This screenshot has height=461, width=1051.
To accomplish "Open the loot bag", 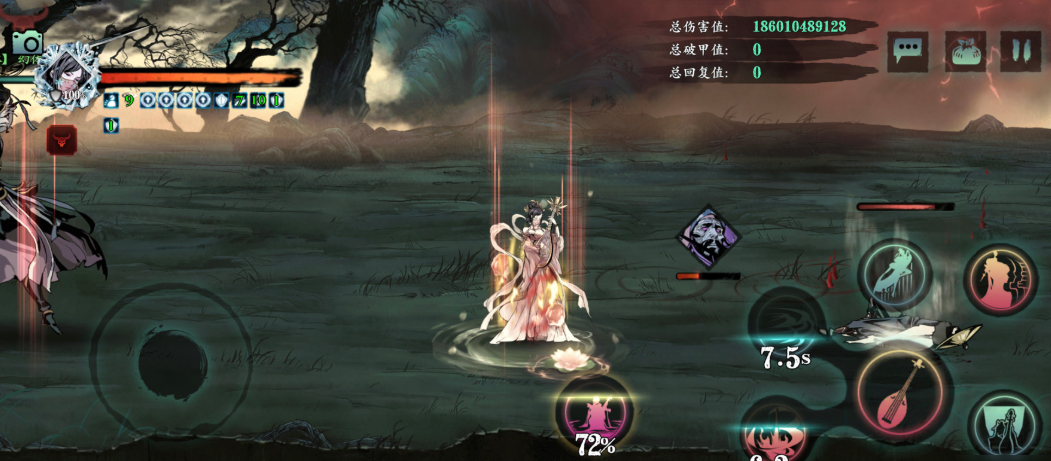I will 965,51.
